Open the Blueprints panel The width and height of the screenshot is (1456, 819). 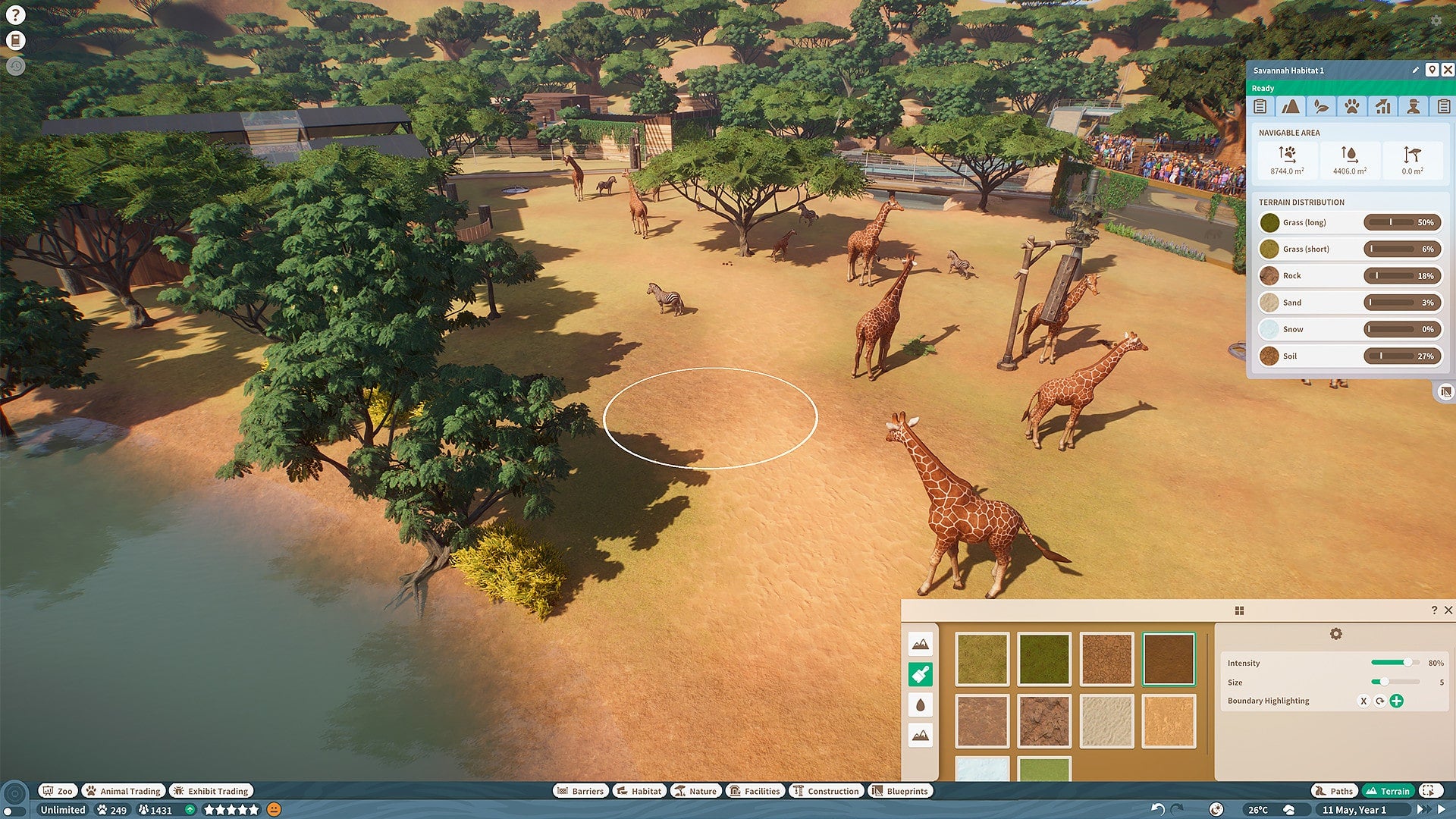901,791
